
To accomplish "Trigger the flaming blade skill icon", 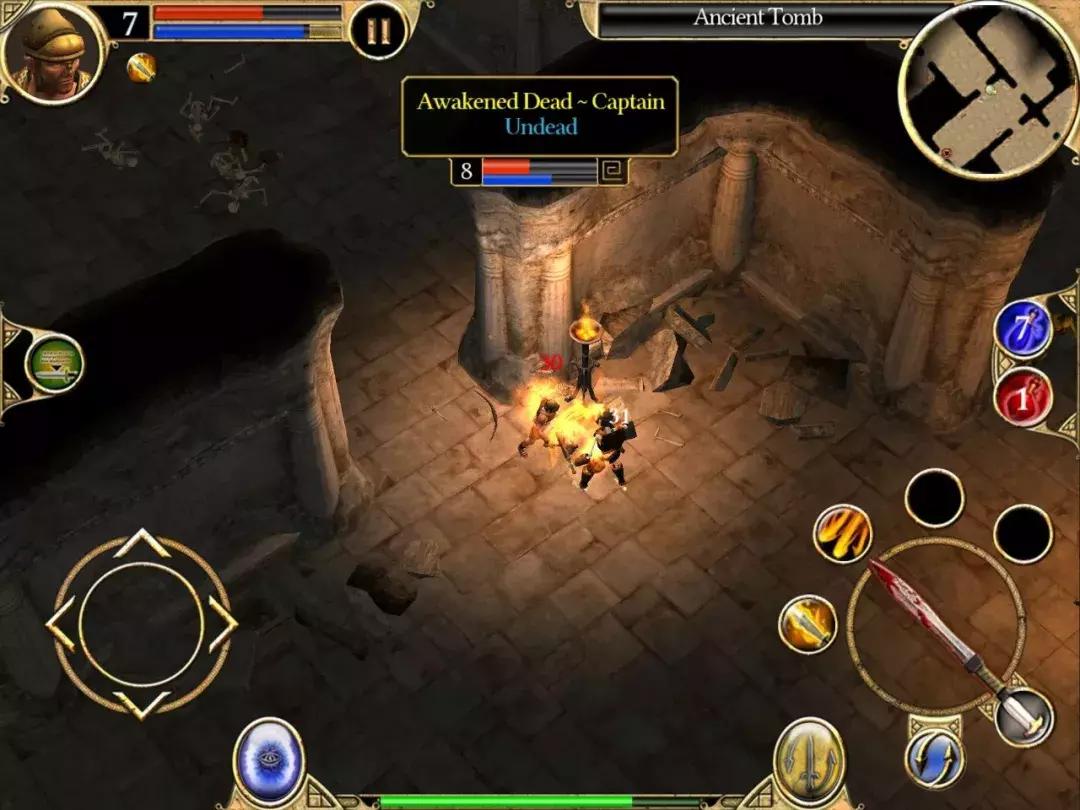I will pyautogui.click(x=807, y=624).
